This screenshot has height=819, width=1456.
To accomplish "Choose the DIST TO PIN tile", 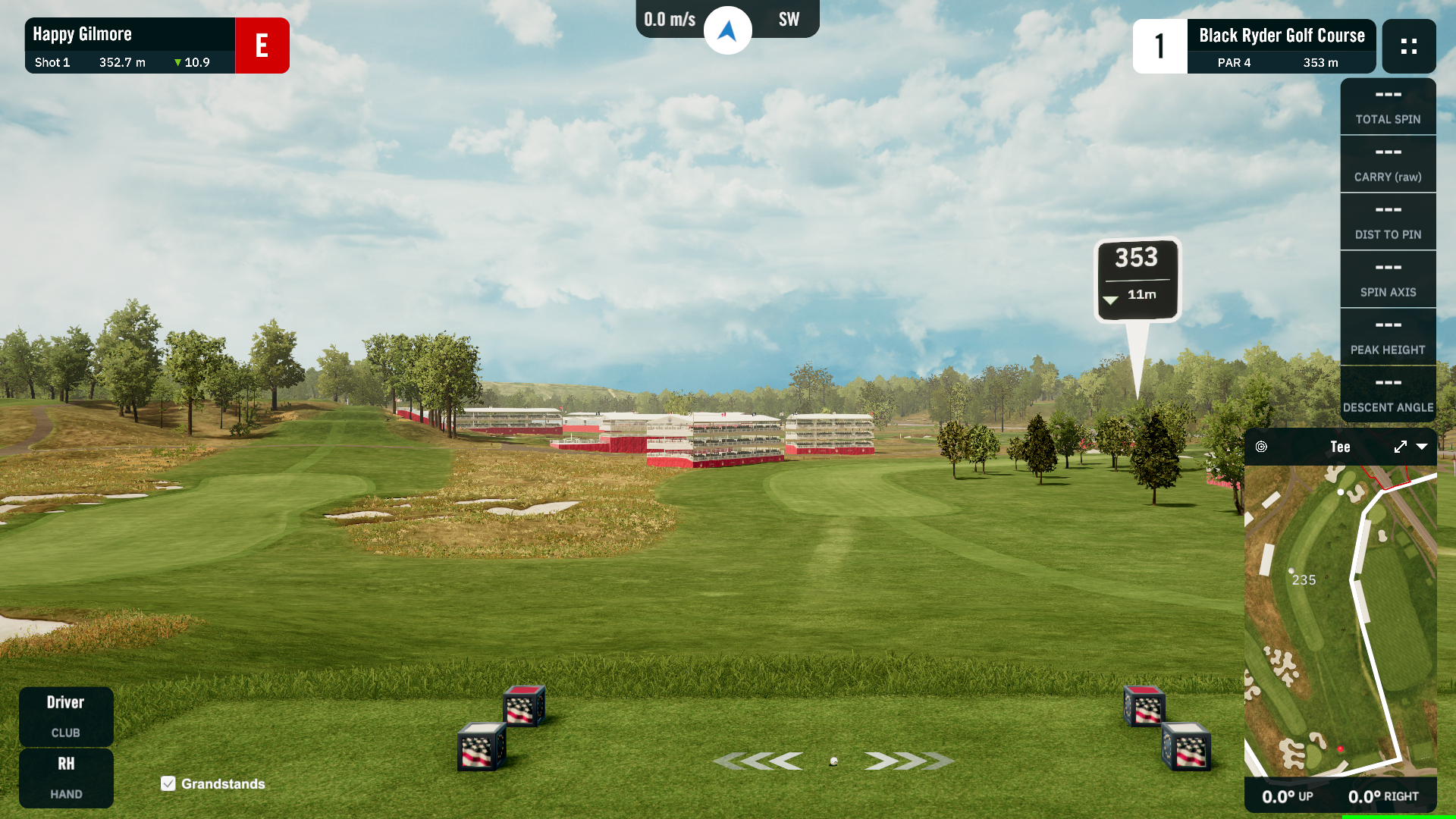I will 1388,222.
